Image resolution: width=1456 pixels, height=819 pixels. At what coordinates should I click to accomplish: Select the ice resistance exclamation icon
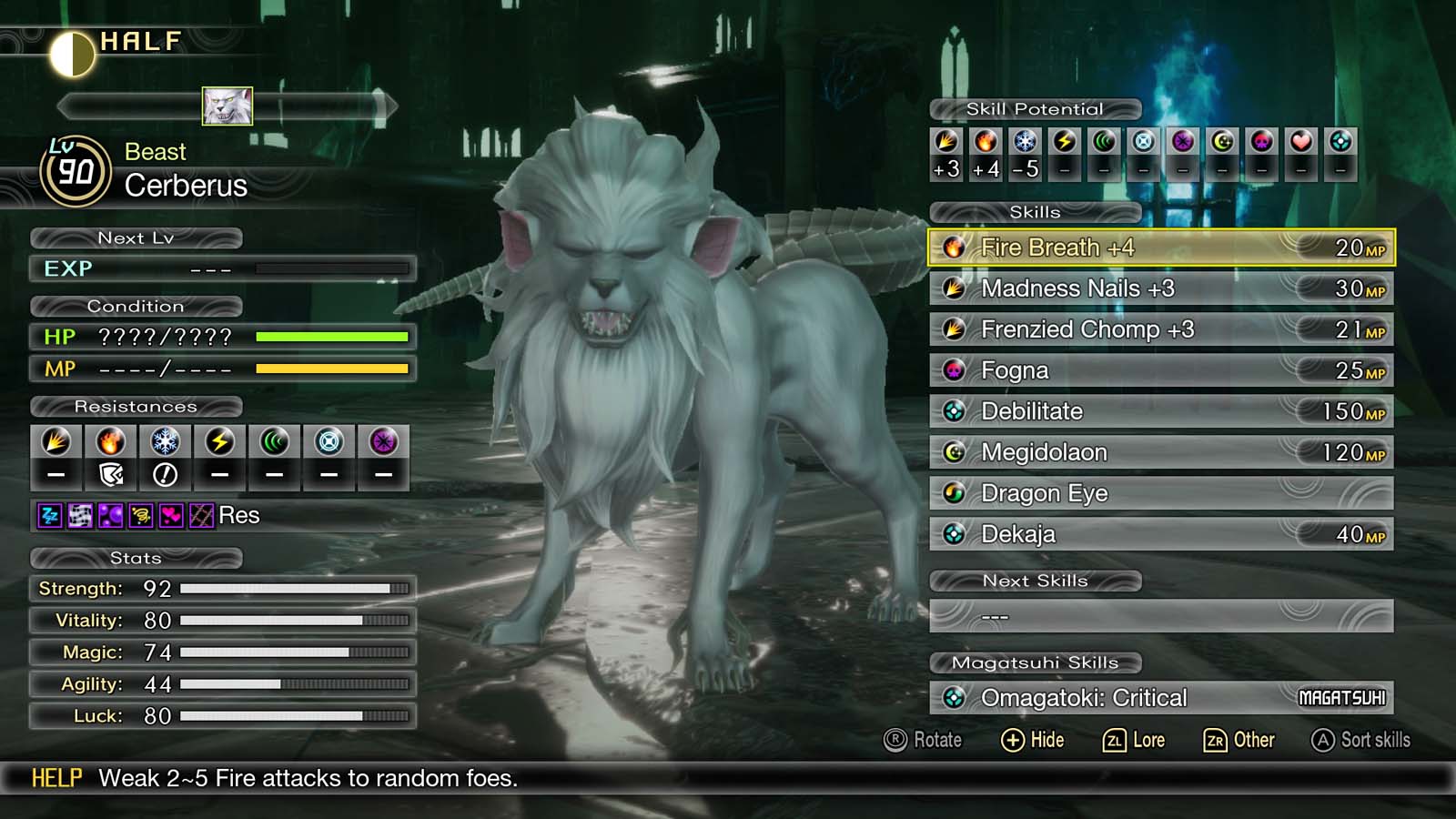coord(164,472)
